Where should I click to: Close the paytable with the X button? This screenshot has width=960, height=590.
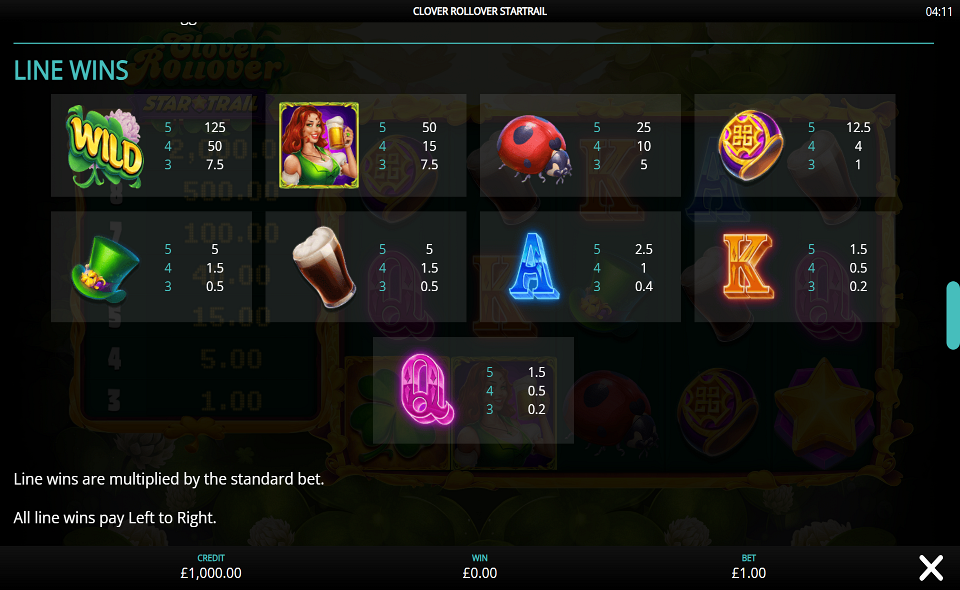coord(931,568)
